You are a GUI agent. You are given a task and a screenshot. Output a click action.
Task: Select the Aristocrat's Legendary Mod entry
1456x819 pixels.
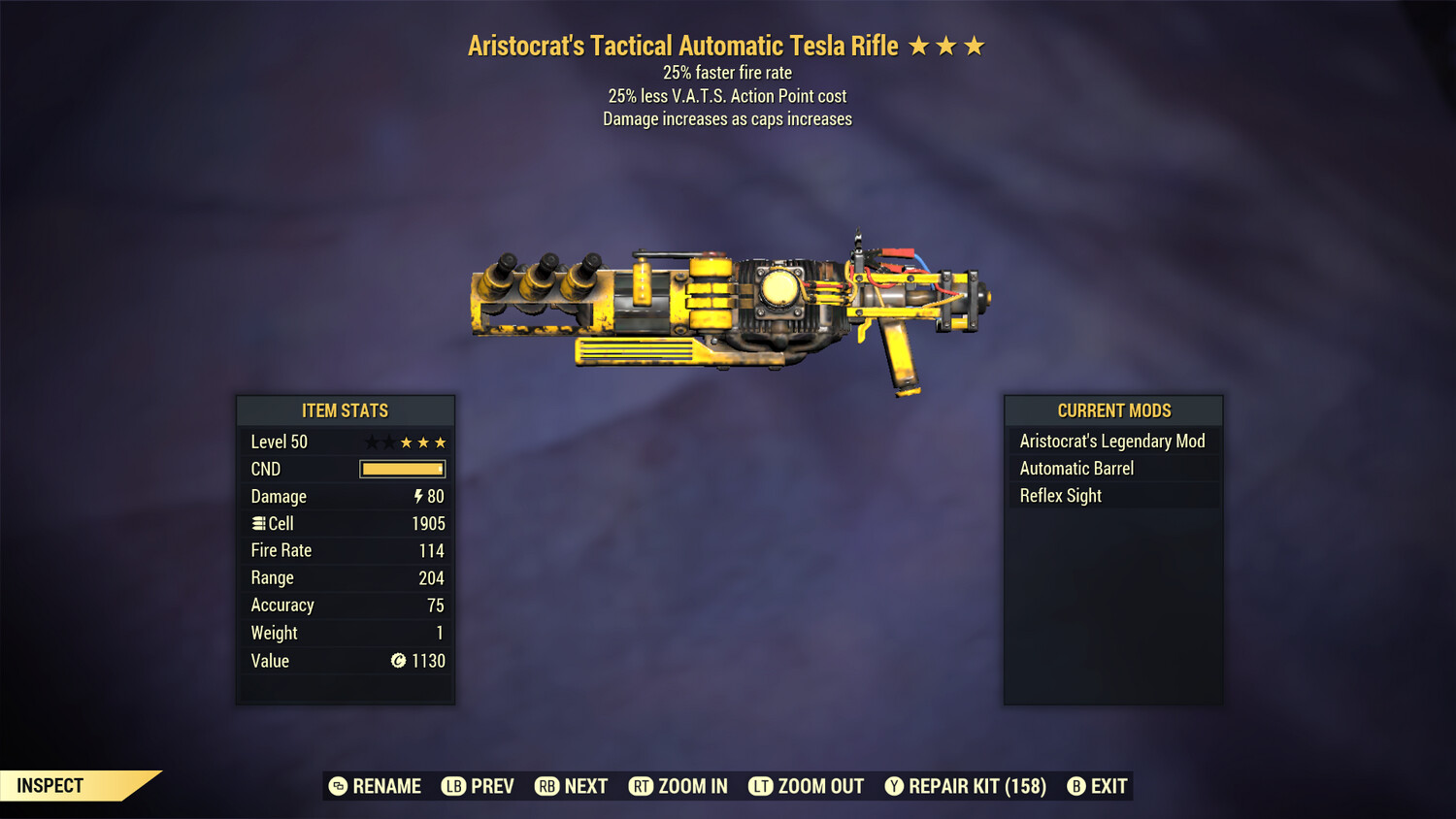pyautogui.click(x=1112, y=441)
